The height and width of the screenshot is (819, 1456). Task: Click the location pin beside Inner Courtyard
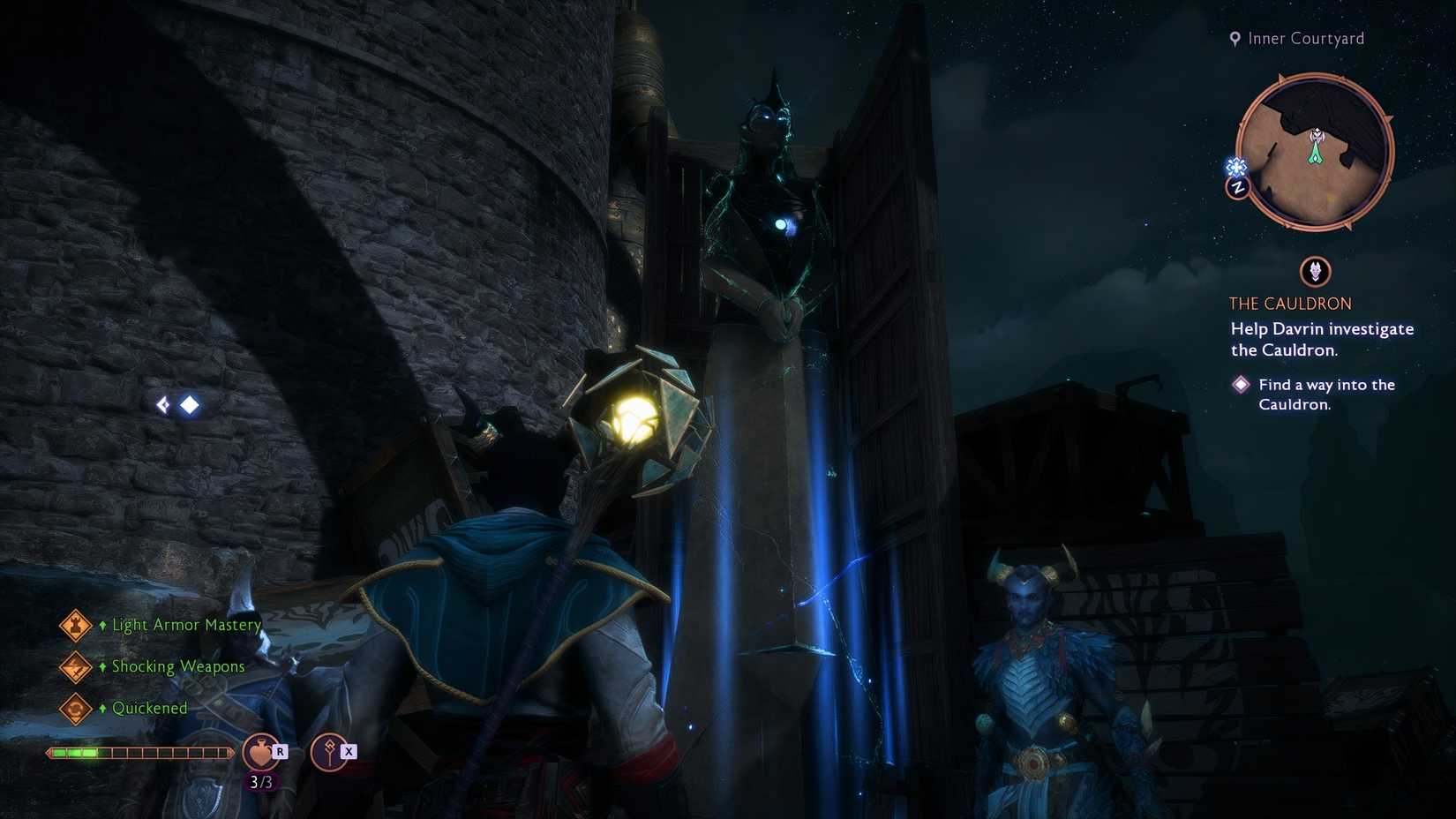[1234, 38]
